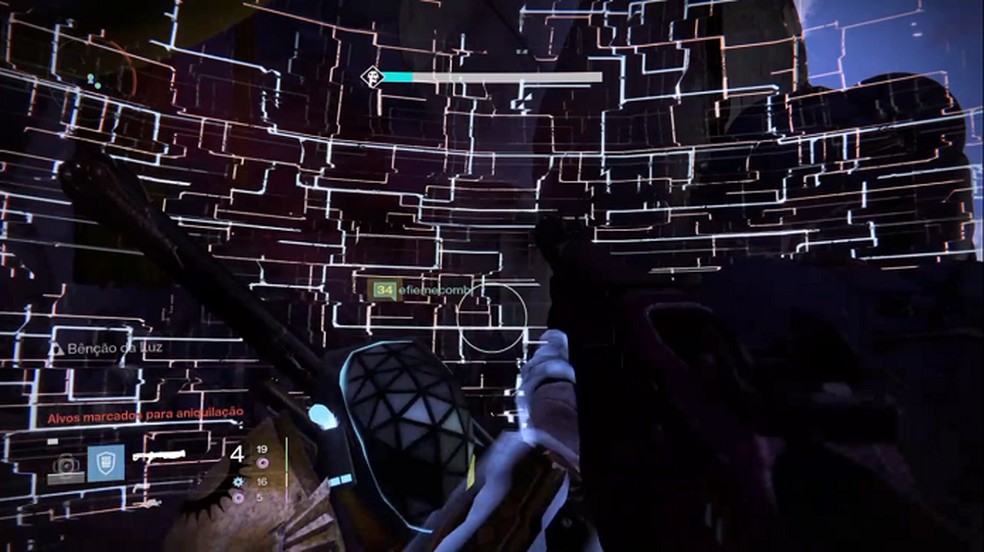Click the gear-shaped ammo reserve icon
This screenshot has width=984, height=552.
pos(239,480)
